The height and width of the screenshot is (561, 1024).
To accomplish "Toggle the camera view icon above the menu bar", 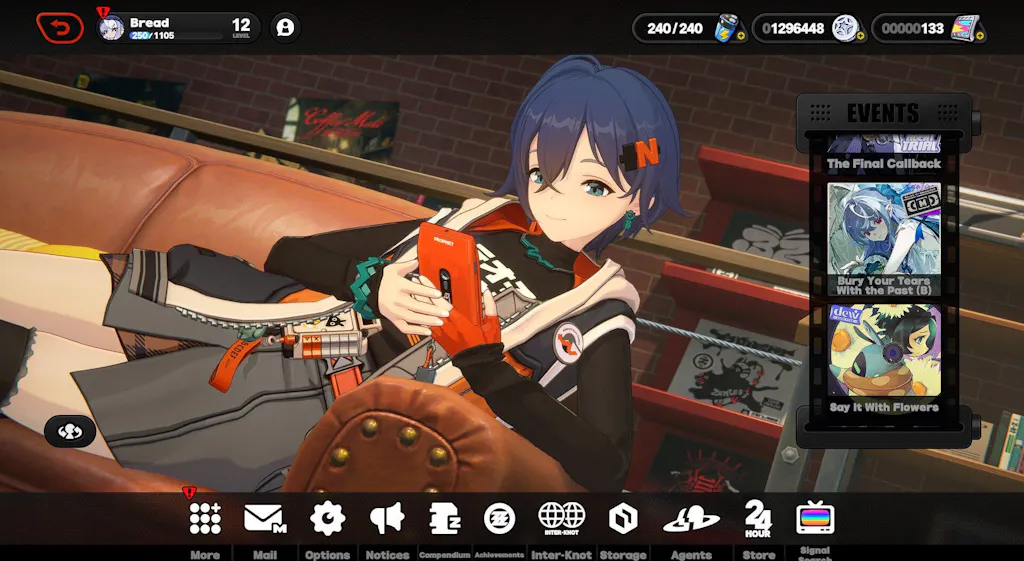I will tap(70, 431).
